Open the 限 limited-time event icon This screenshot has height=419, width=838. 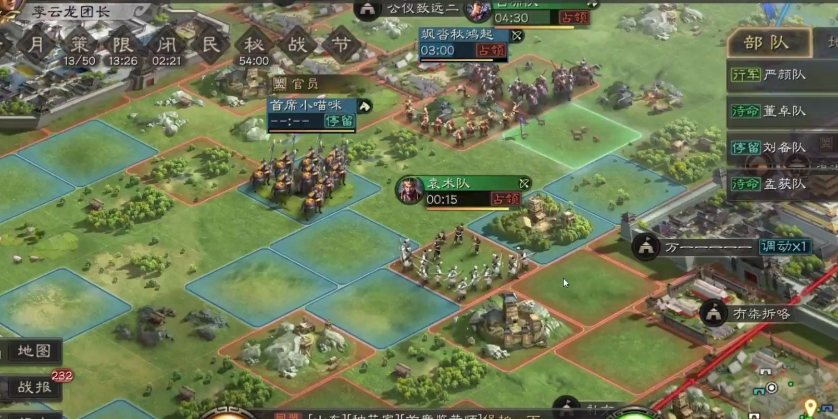(x=123, y=45)
